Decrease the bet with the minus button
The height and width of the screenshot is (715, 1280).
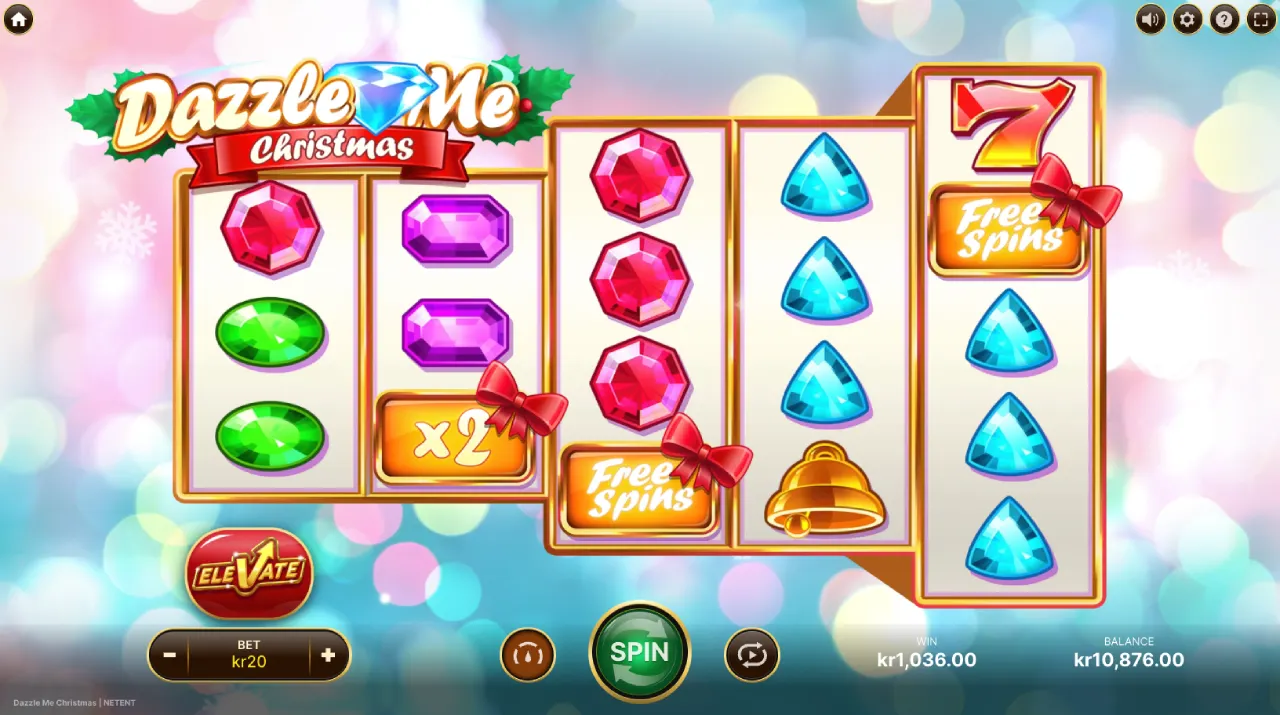click(x=170, y=656)
